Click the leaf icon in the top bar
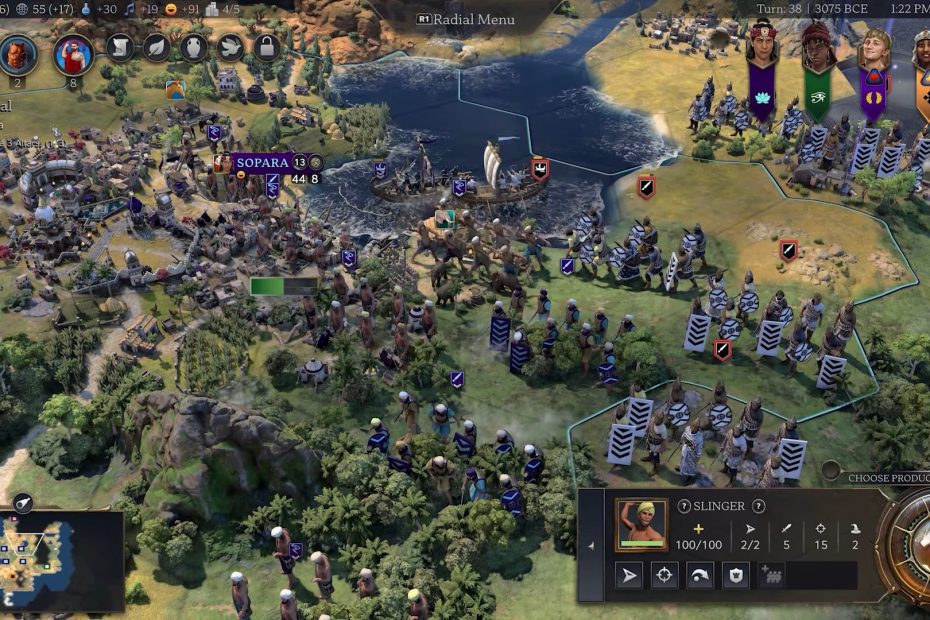Viewport: 930px width, 620px height. 156,47
